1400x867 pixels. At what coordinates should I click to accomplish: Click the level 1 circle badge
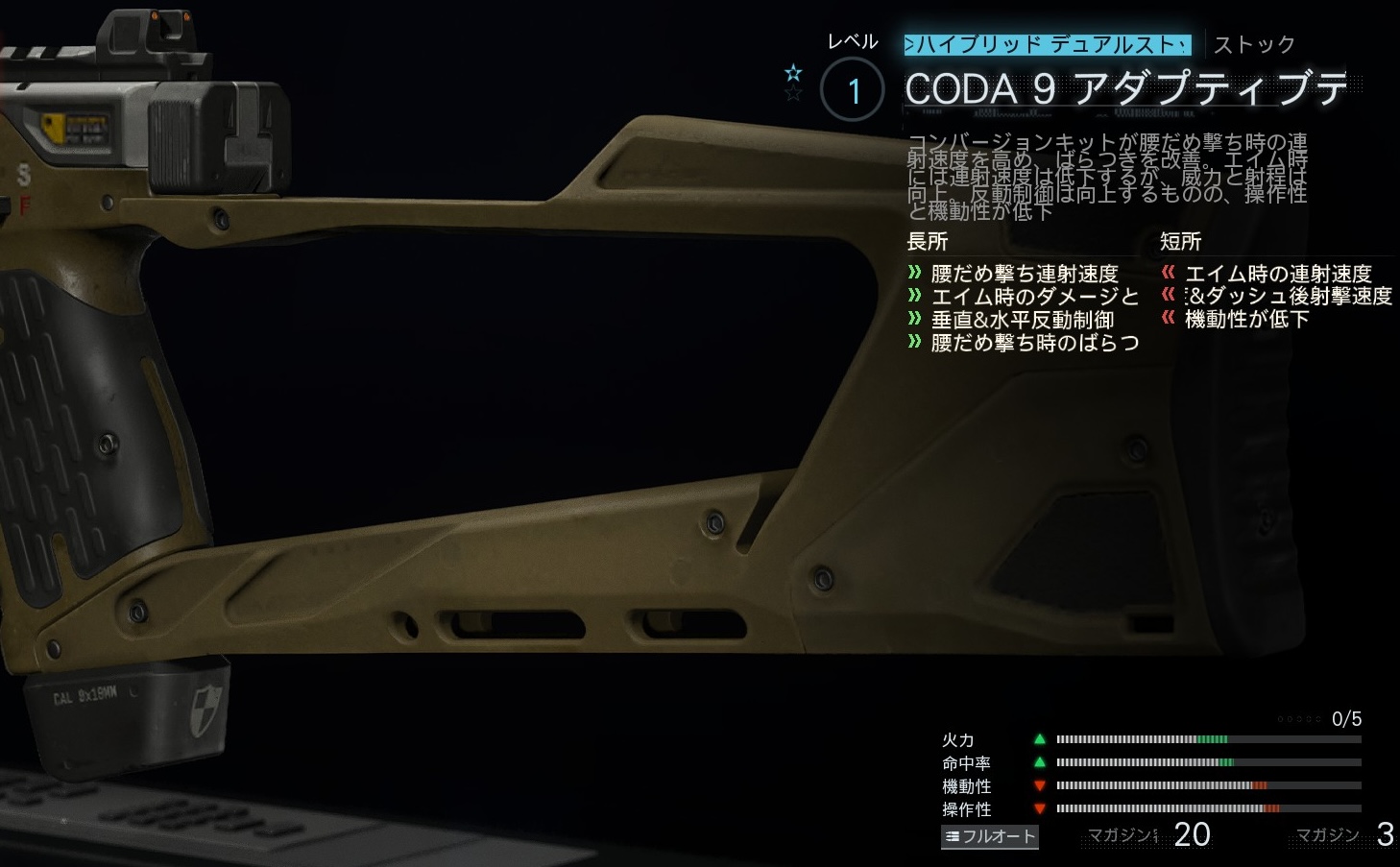pyautogui.click(x=853, y=90)
